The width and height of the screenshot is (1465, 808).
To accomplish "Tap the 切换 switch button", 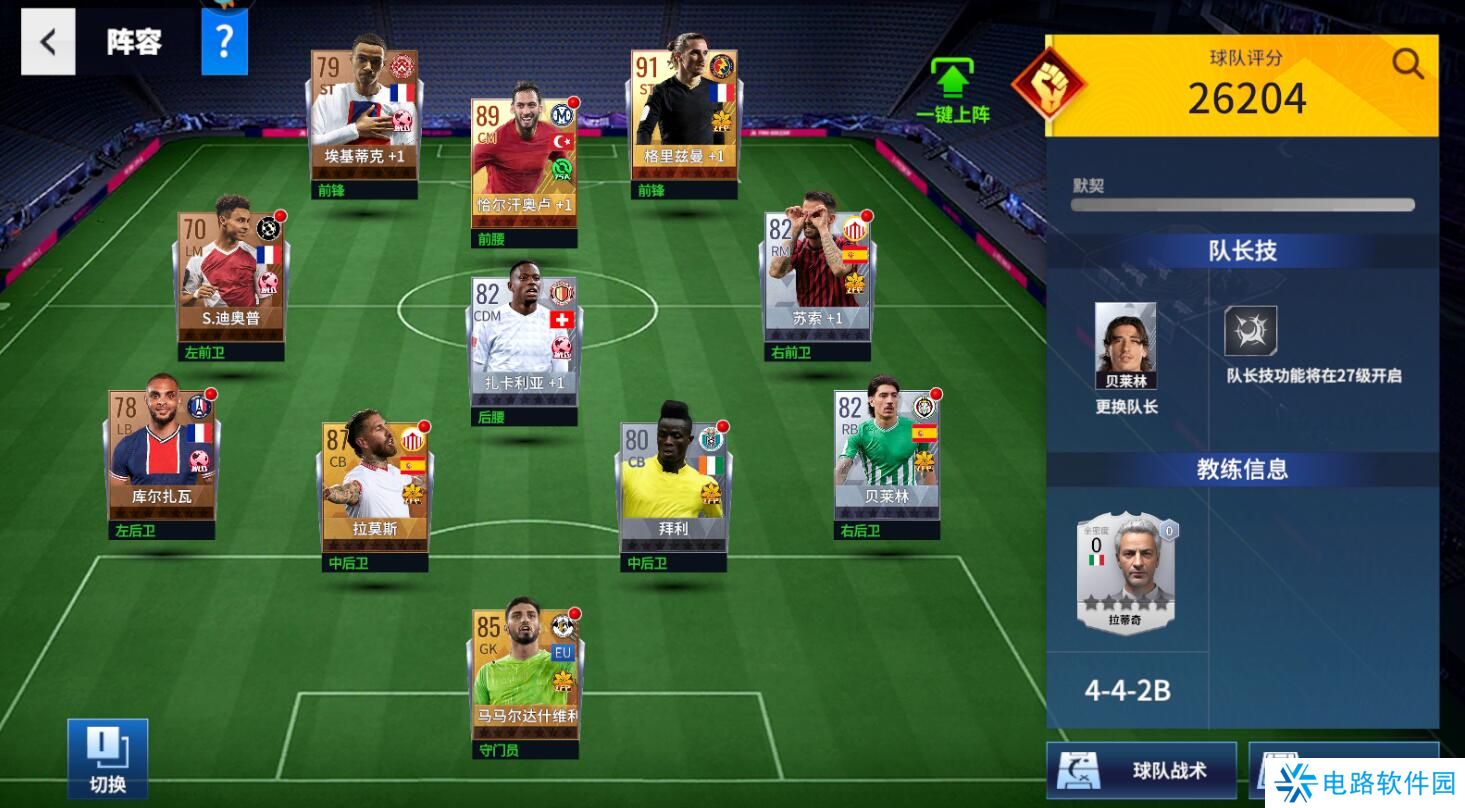I will point(108,758).
